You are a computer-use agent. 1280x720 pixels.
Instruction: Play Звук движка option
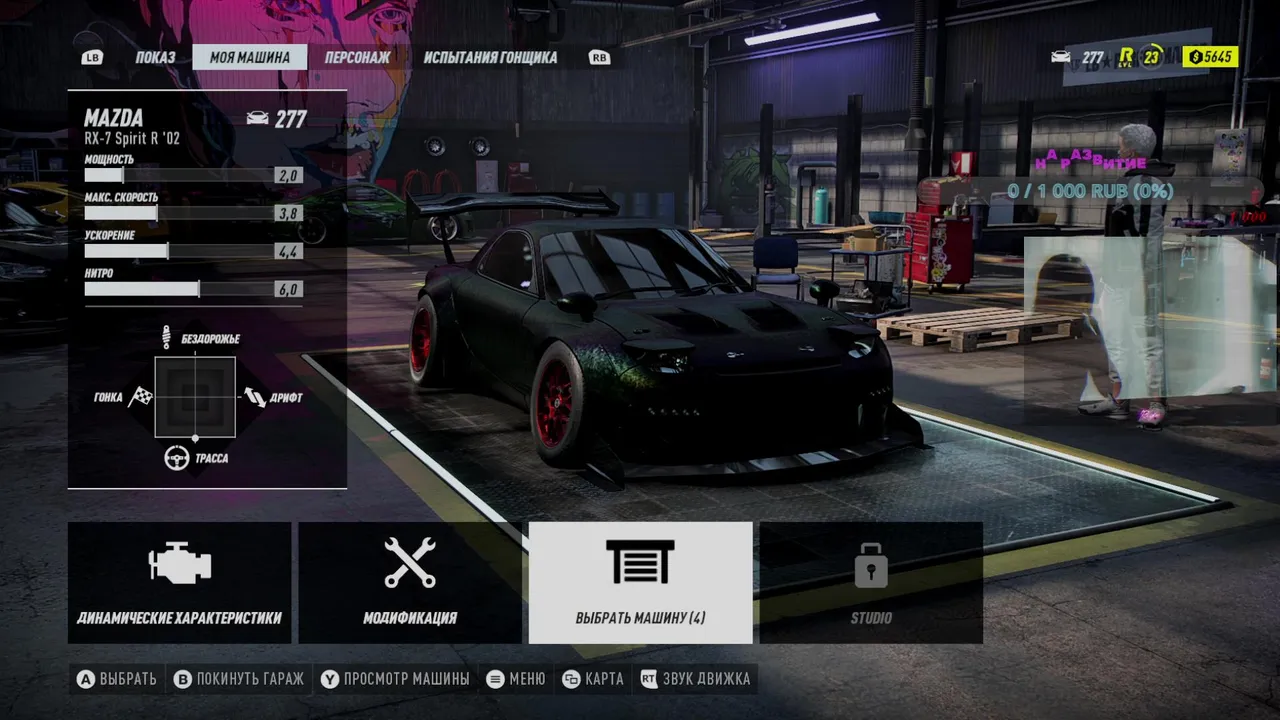(695, 679)
